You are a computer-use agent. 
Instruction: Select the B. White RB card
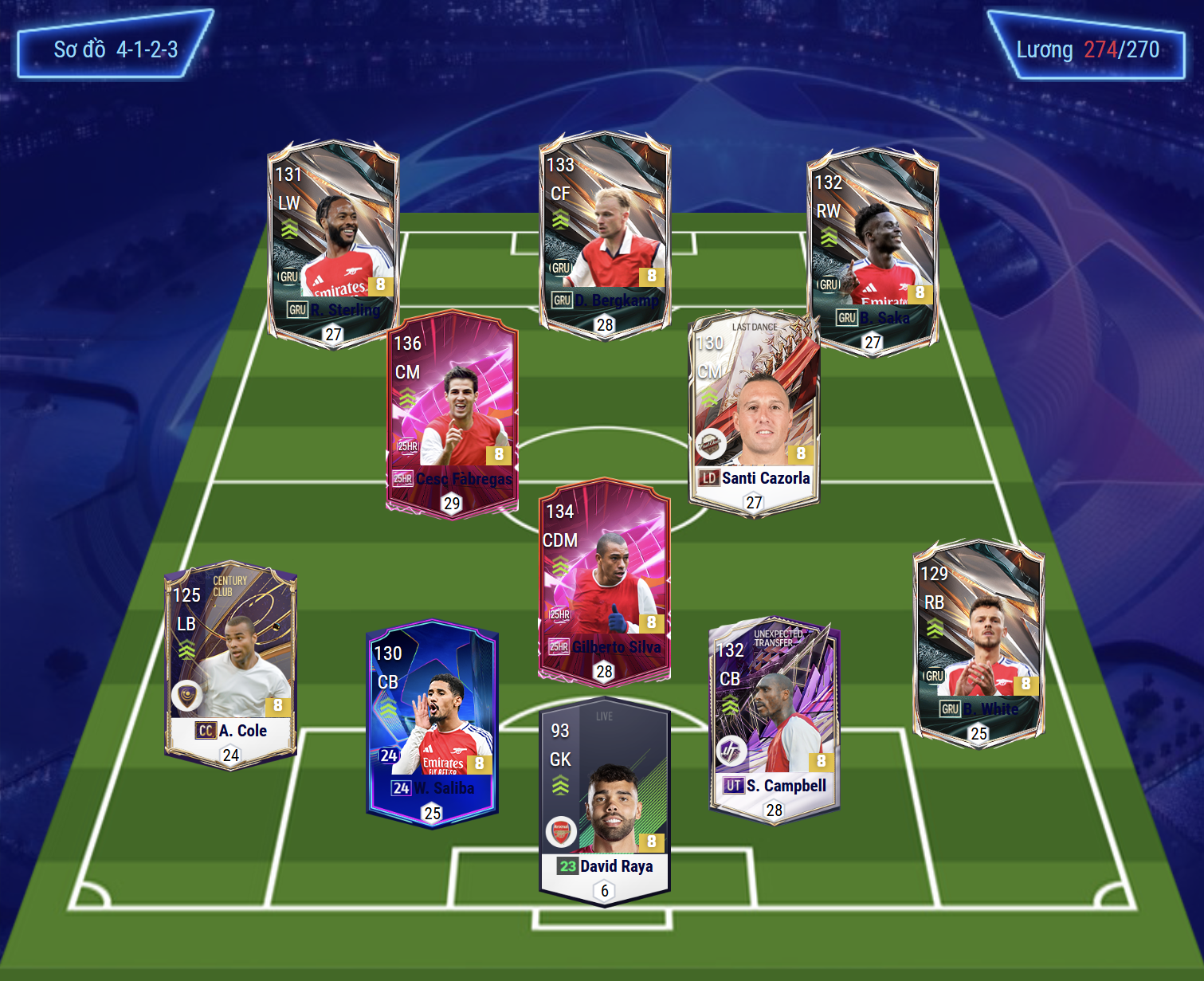978,642
